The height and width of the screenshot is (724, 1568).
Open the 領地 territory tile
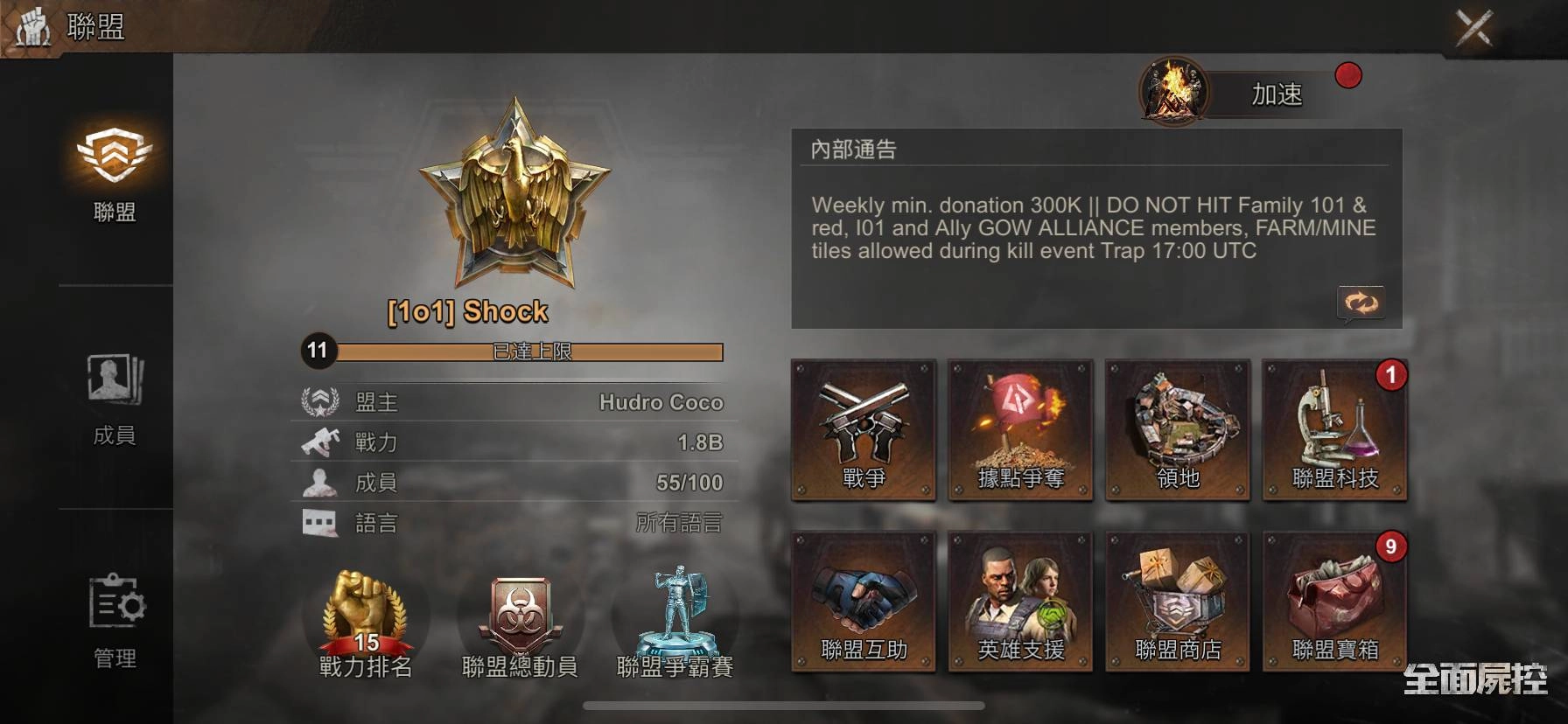click(1178, 430)
